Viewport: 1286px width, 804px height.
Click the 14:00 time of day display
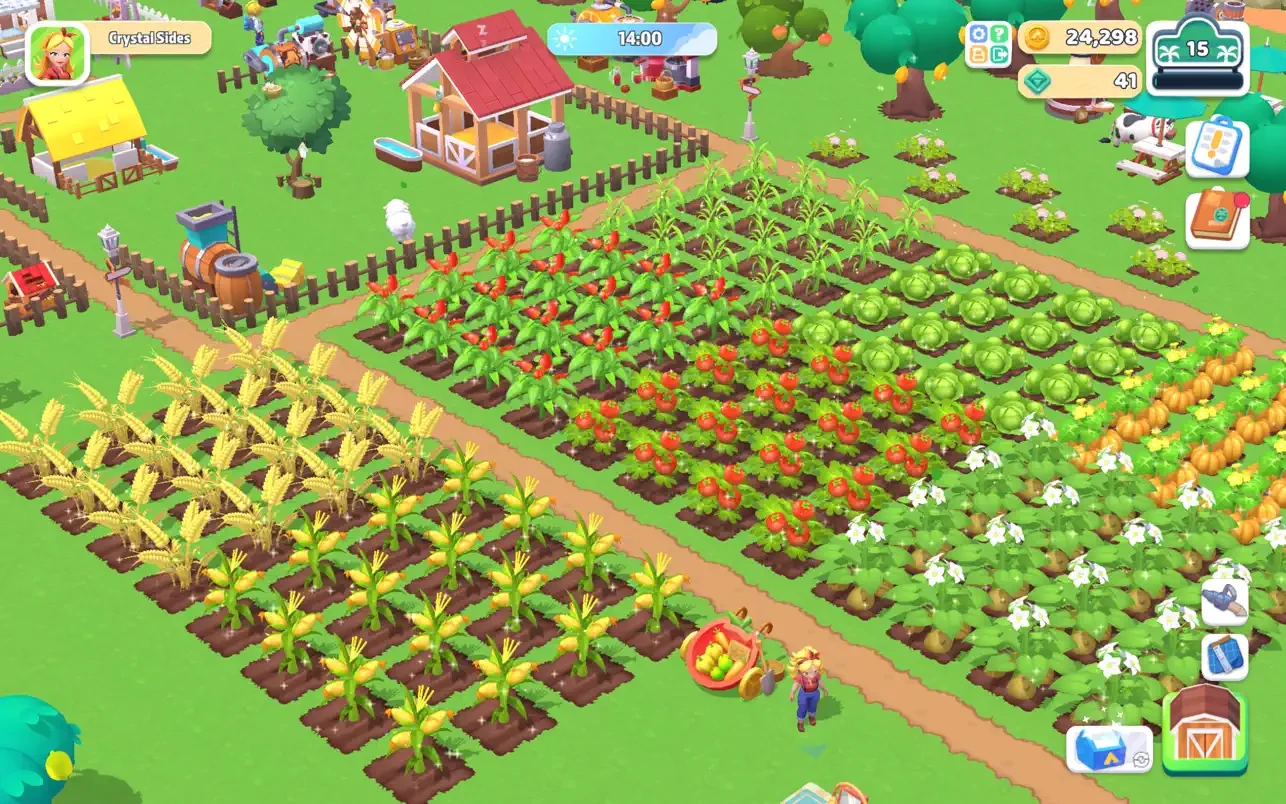(632, 39)
